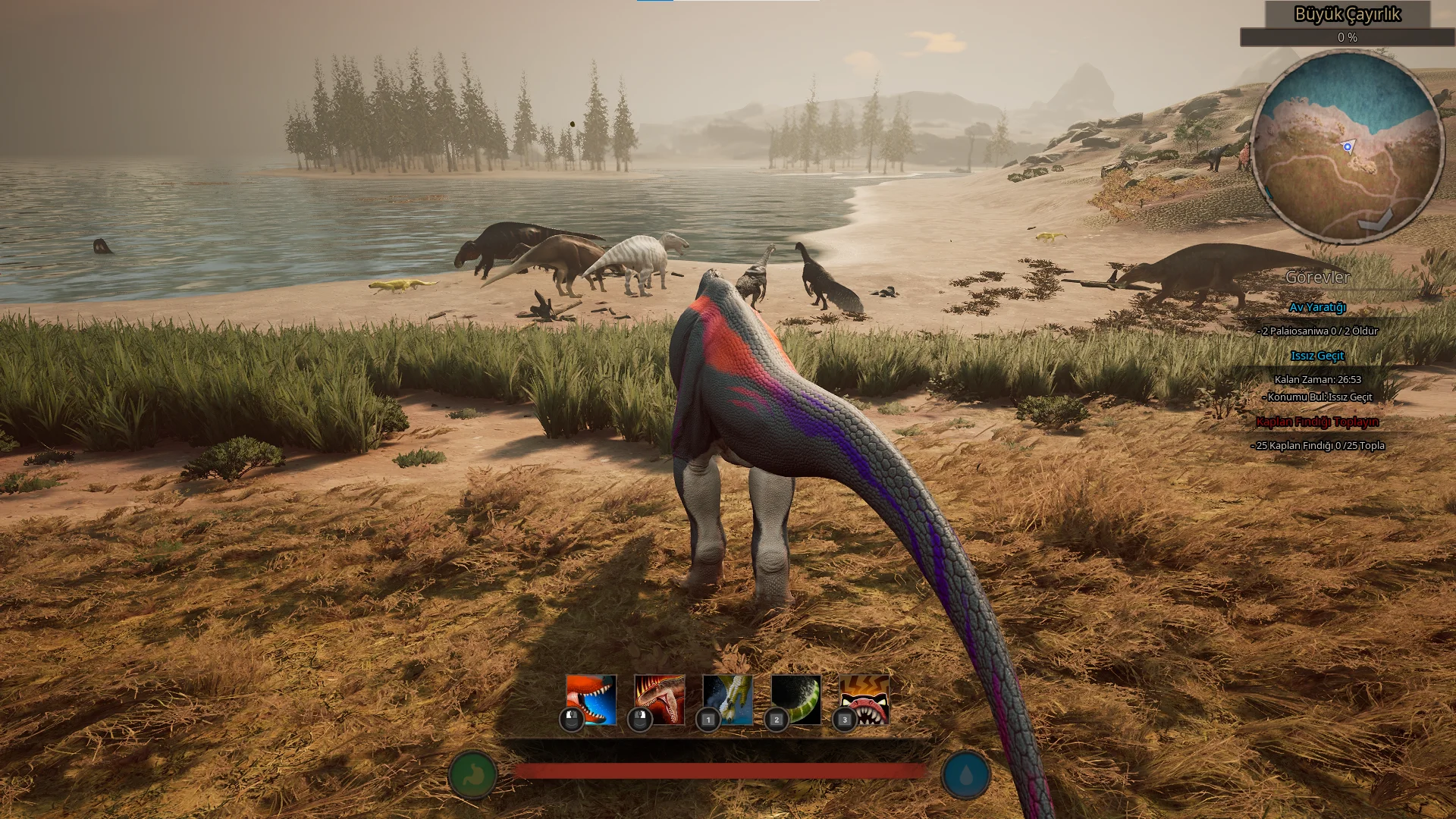Viewport: 1456px width, 819px height.
Task: Trigger the clawed foot ability in slot 1
Action: click(727, 699)
